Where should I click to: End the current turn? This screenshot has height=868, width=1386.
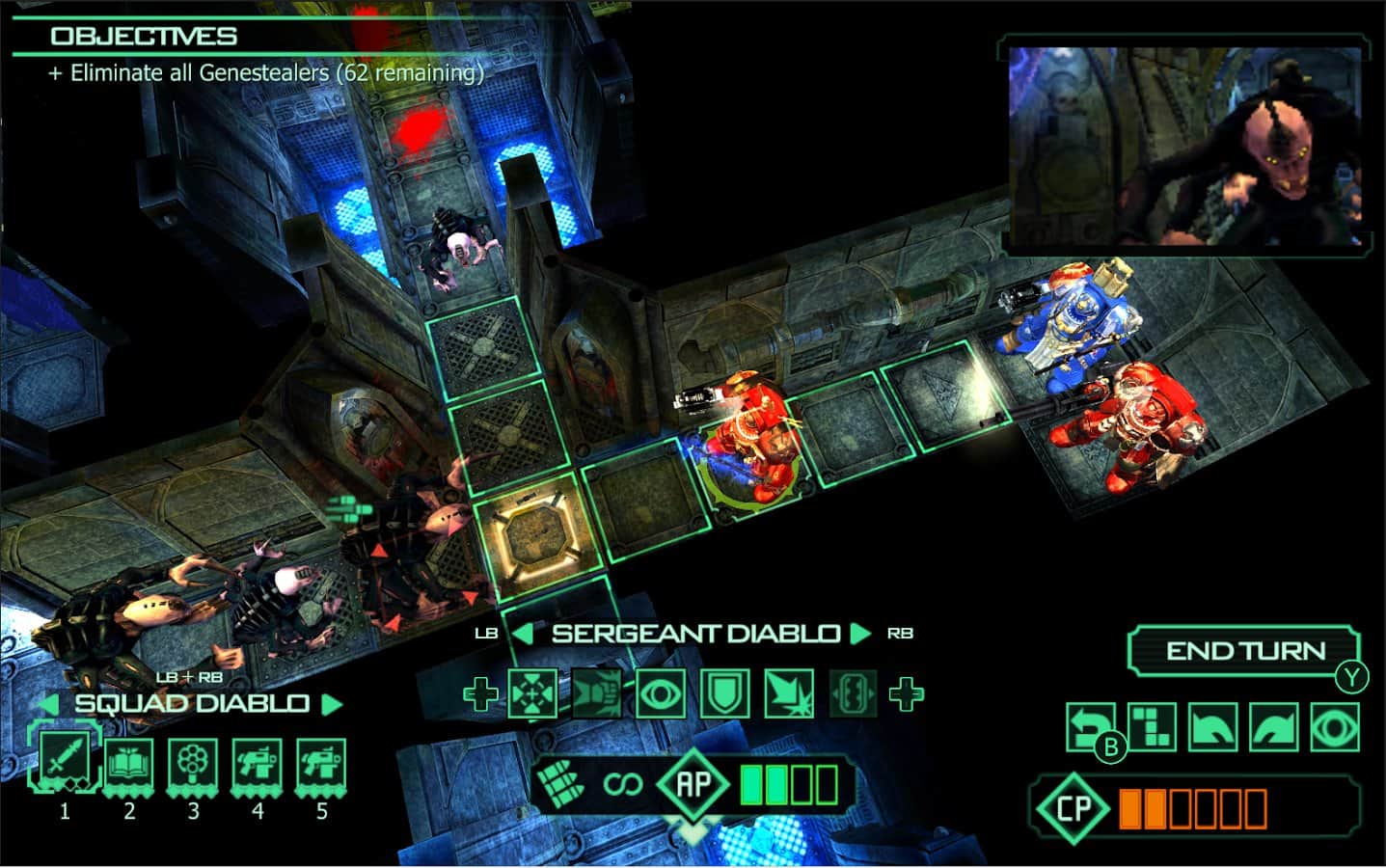[x=1244, y=651]
